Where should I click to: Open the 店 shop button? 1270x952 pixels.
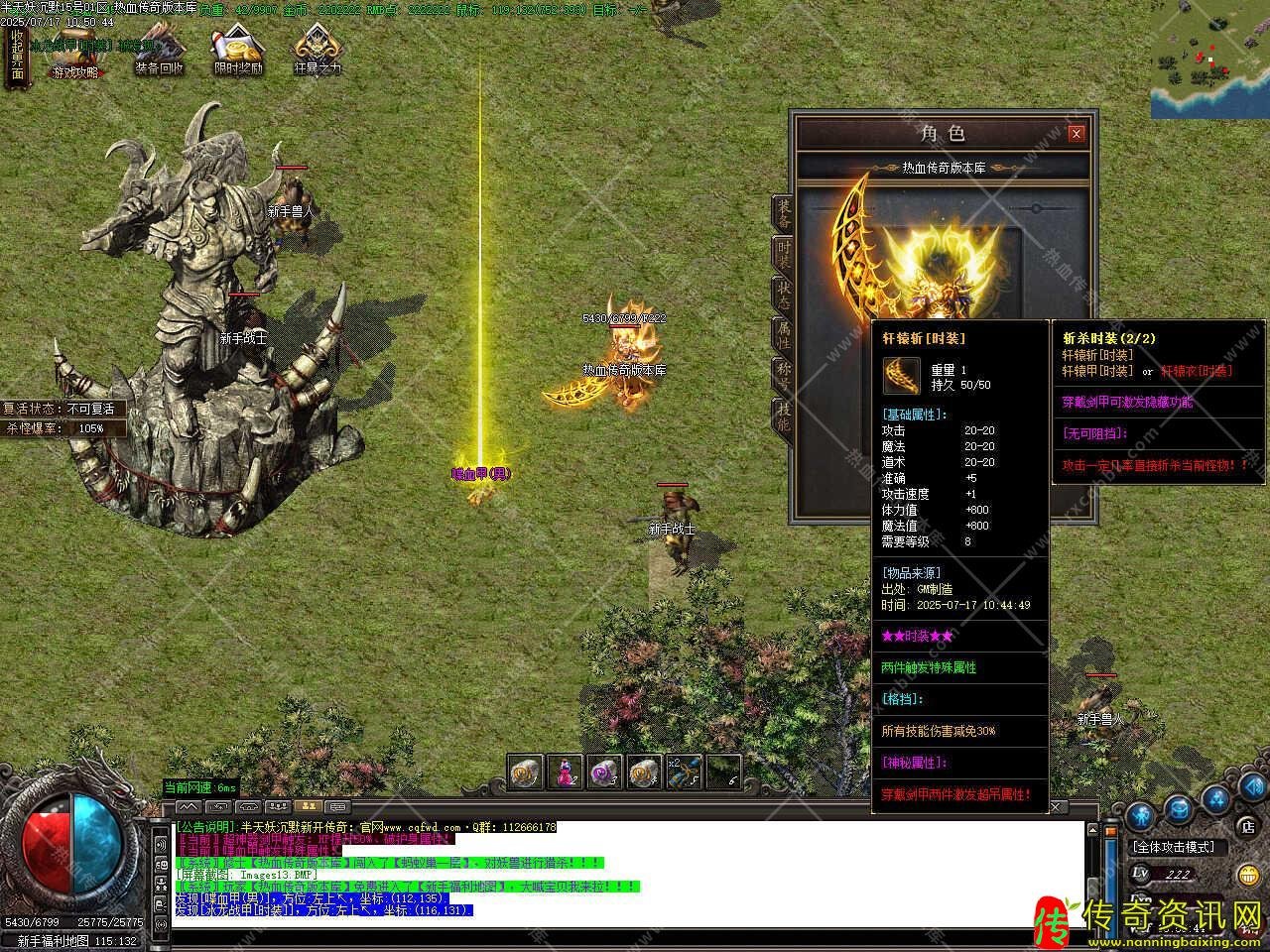tap(1248, 826)
